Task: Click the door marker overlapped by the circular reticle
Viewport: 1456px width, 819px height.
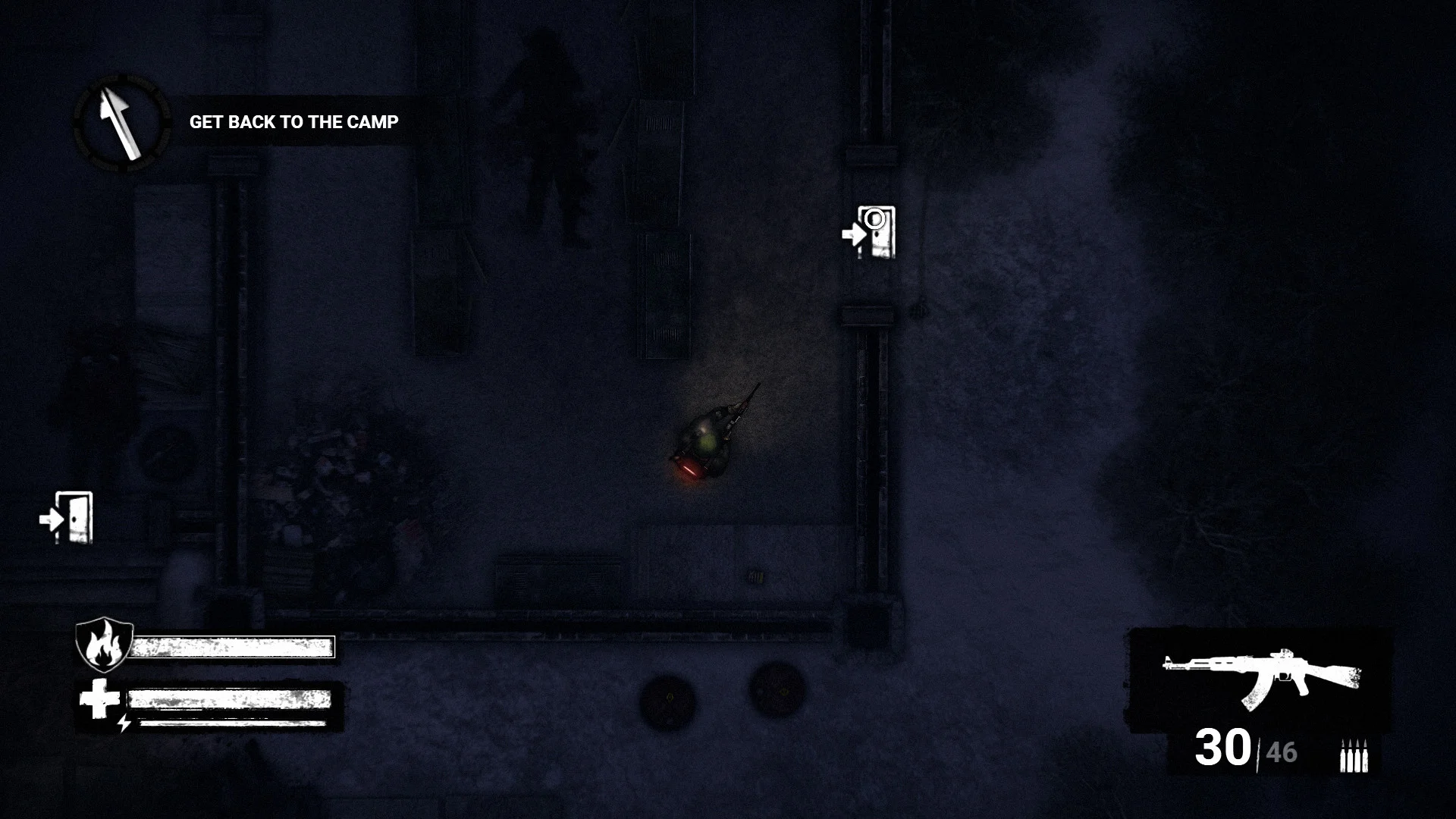Action: point(871,232)
